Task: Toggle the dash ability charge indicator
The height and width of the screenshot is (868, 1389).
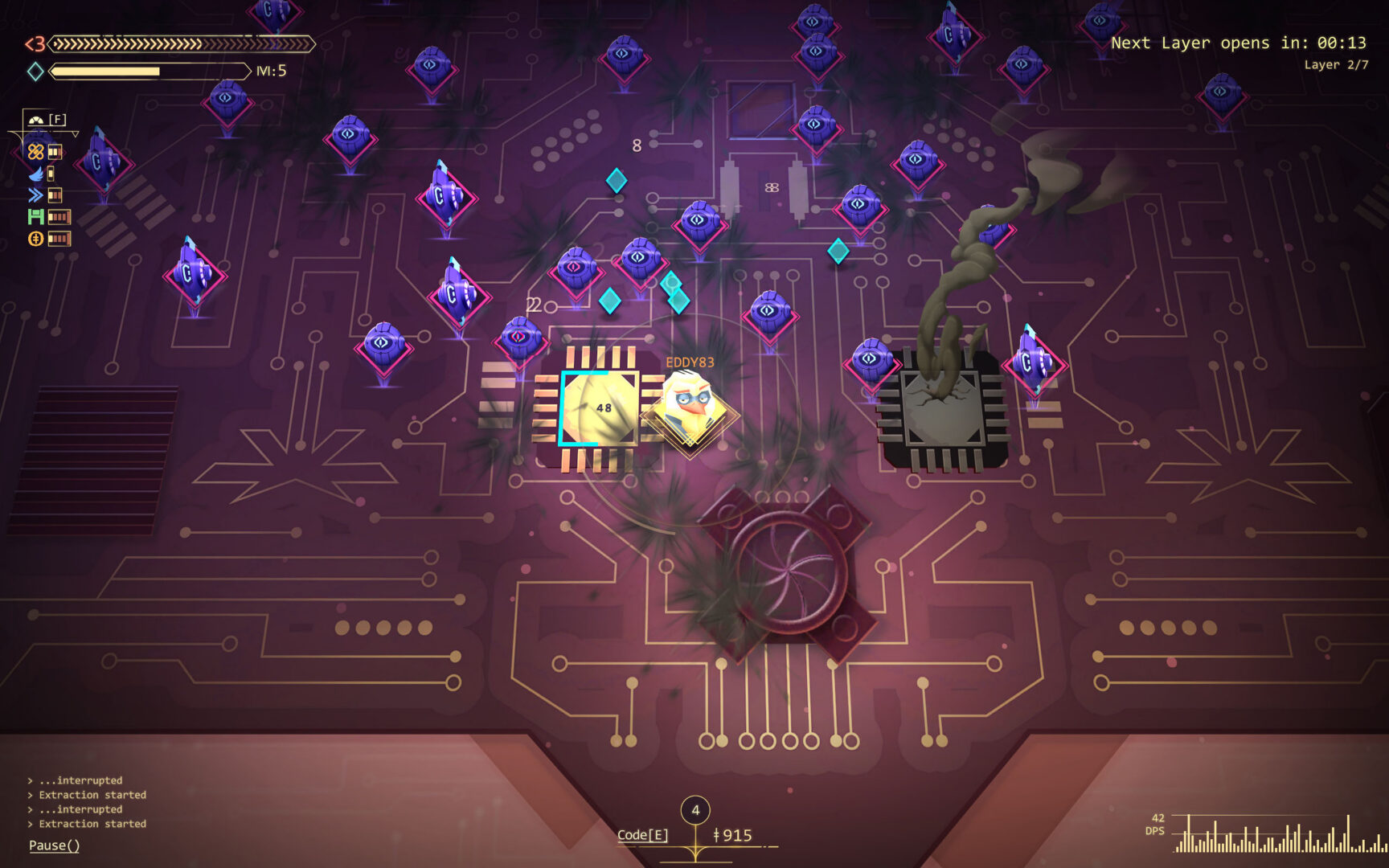Action: (55, 194)
